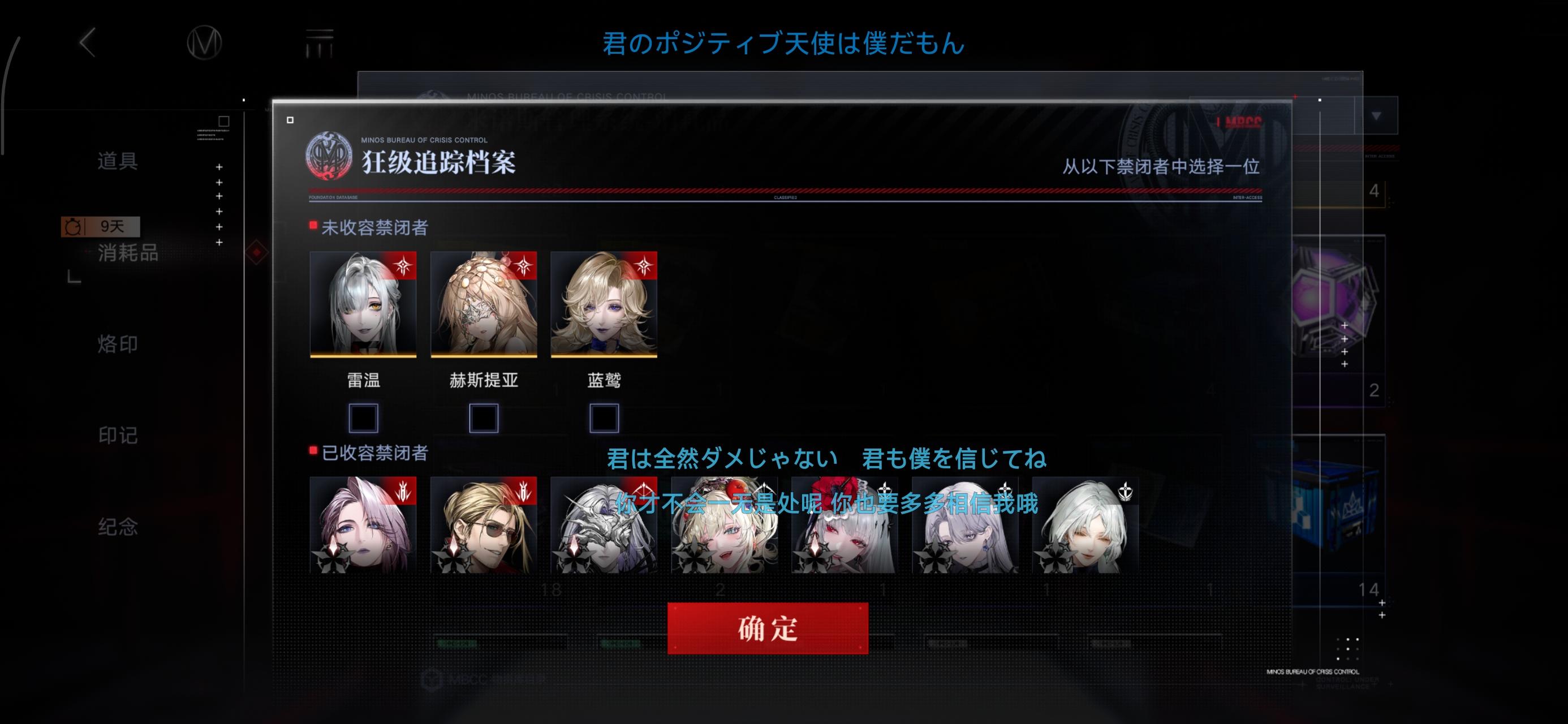Click the timer icon beside the 9天 label

point(72,226)
